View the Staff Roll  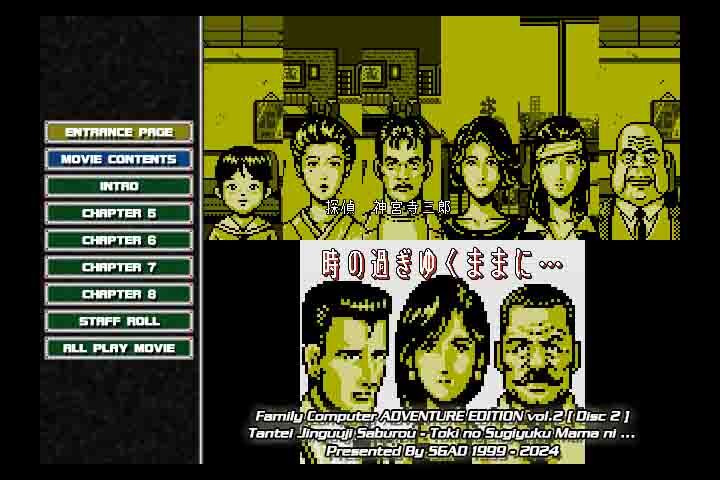(x=119, y=321)
